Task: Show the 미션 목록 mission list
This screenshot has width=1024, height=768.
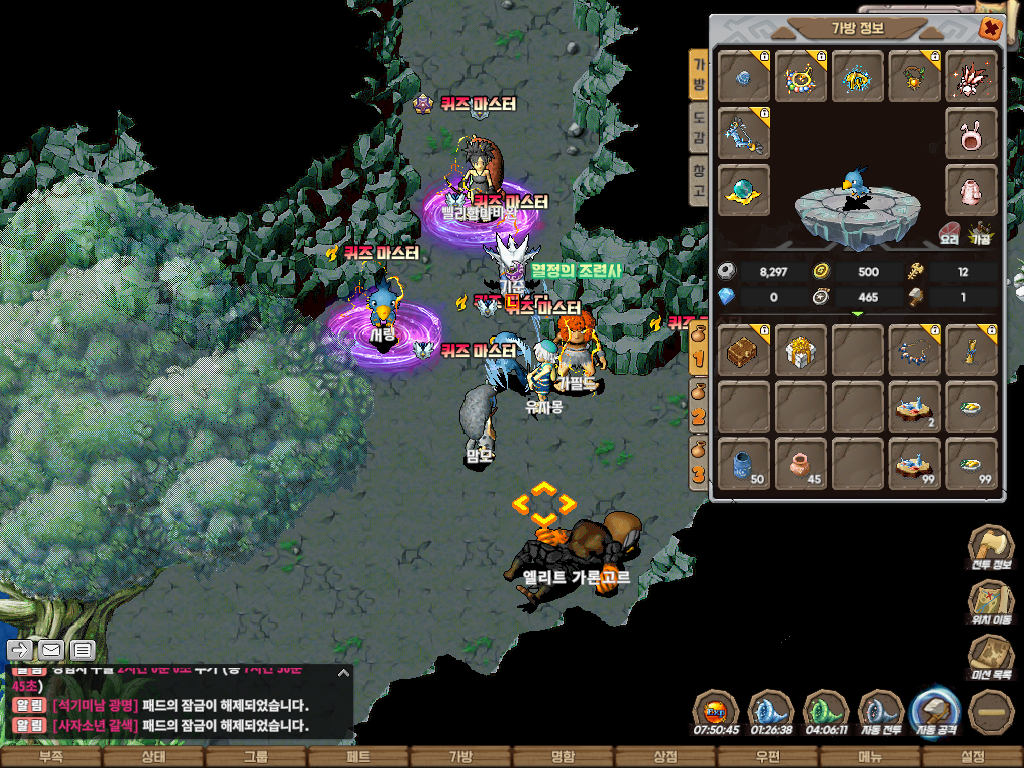Action: point(990,660)
